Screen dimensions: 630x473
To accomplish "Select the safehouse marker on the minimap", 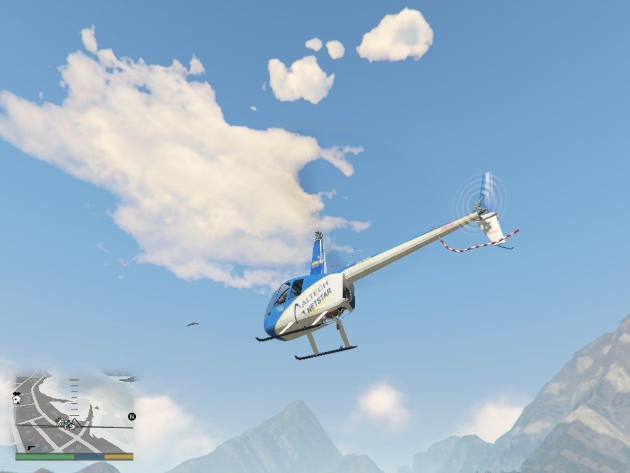I will 17,398.
